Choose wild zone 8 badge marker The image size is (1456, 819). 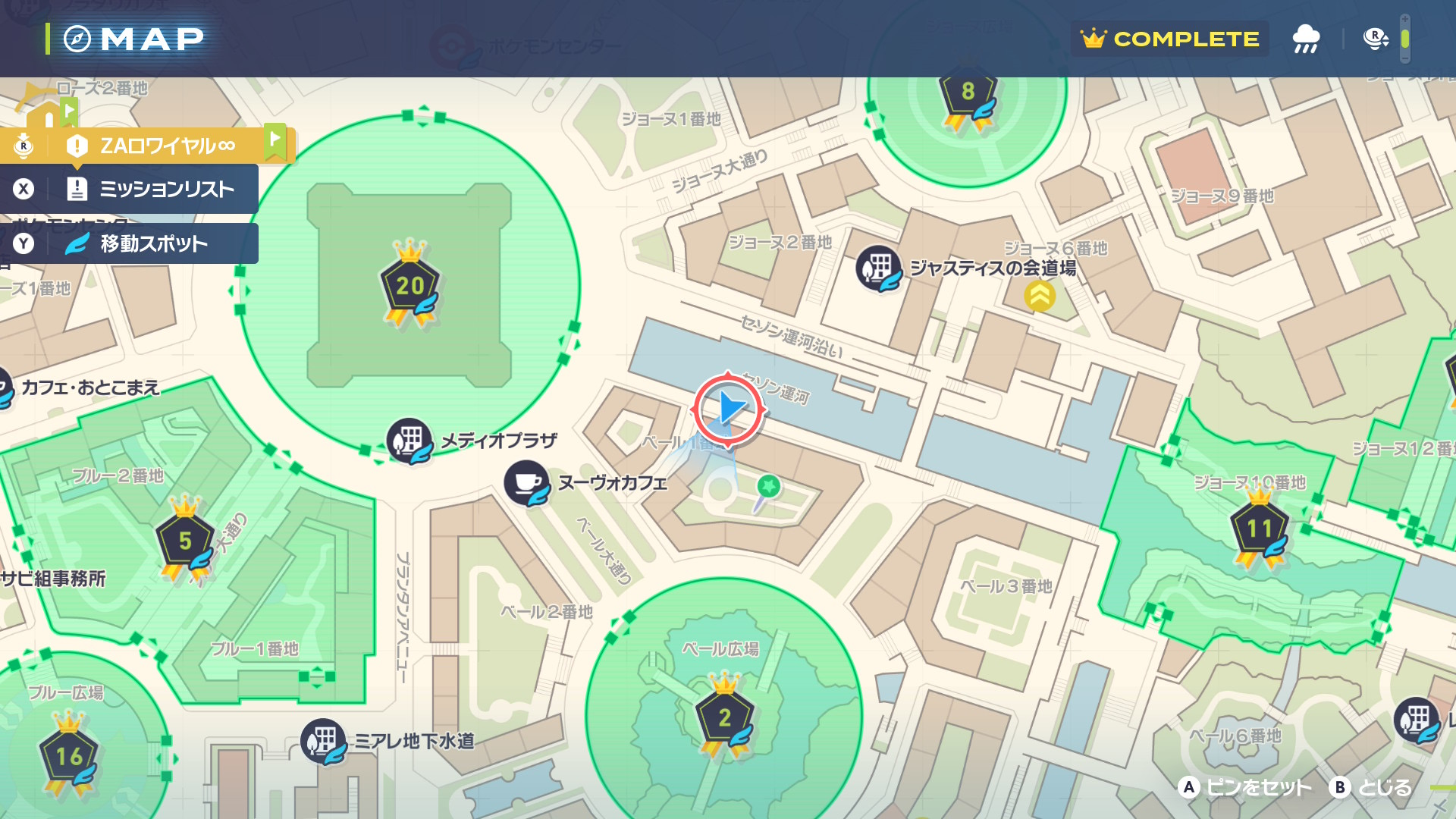click(968, 94)
